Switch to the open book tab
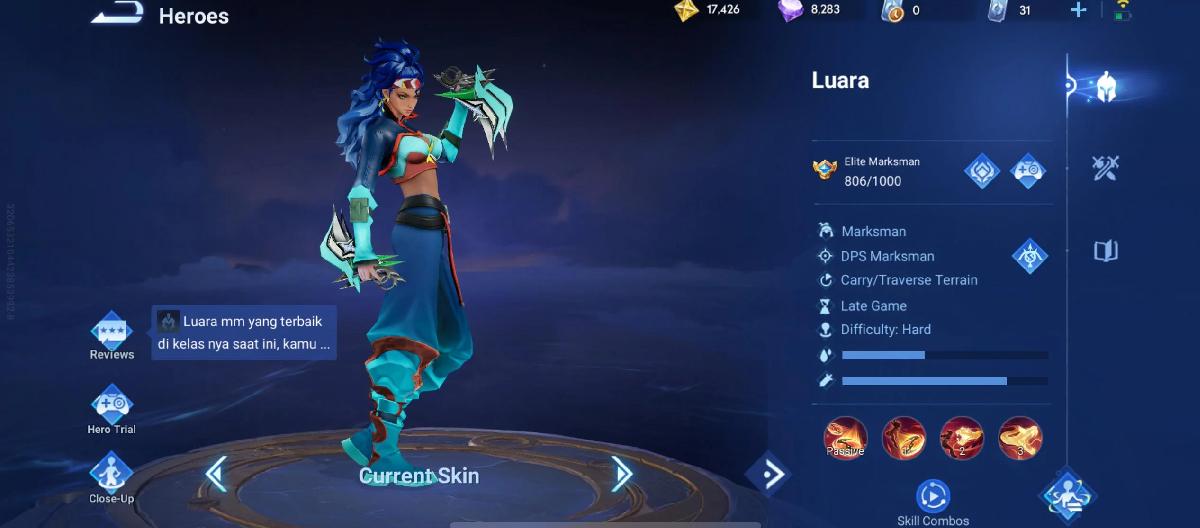Viewport: 1200px width, 528px height. pos(1105,251)
